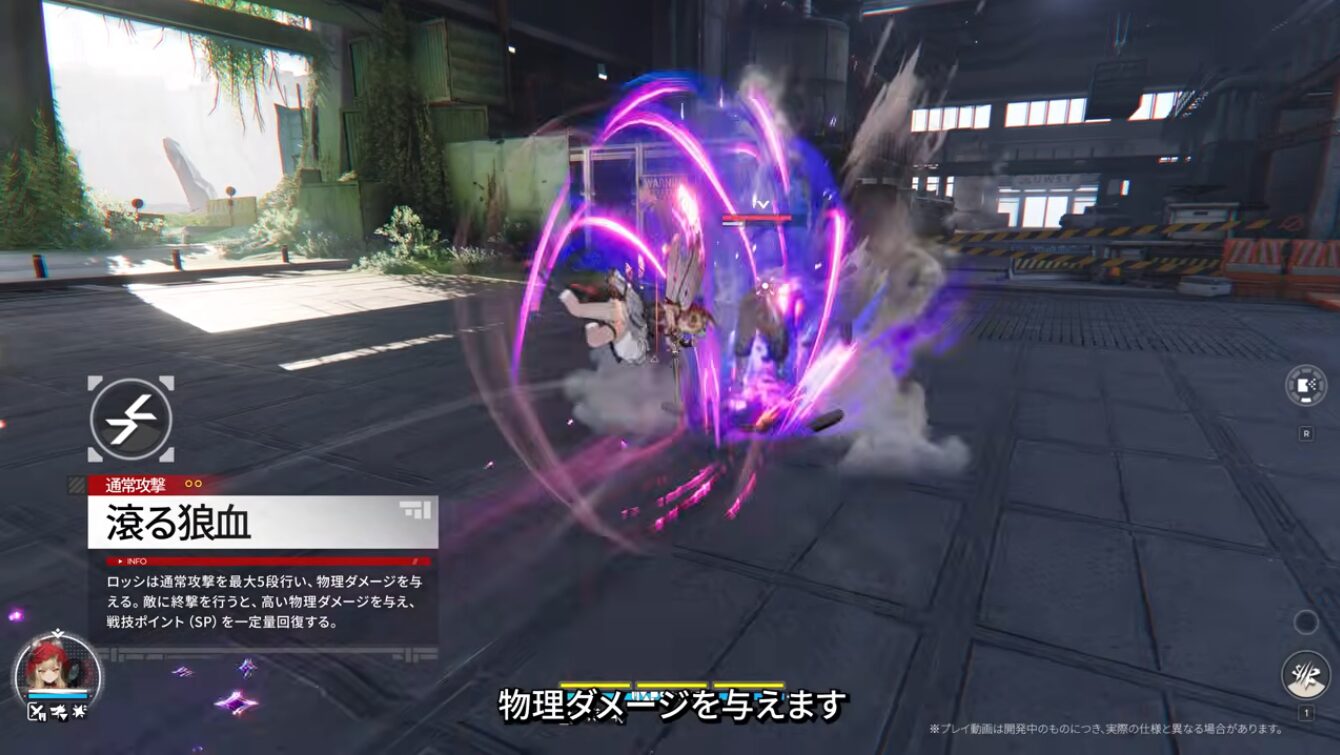Screen dimensions: 1340x755
Task: Activate the claw-slash battle skill icon
Action: click(1305, 675)
